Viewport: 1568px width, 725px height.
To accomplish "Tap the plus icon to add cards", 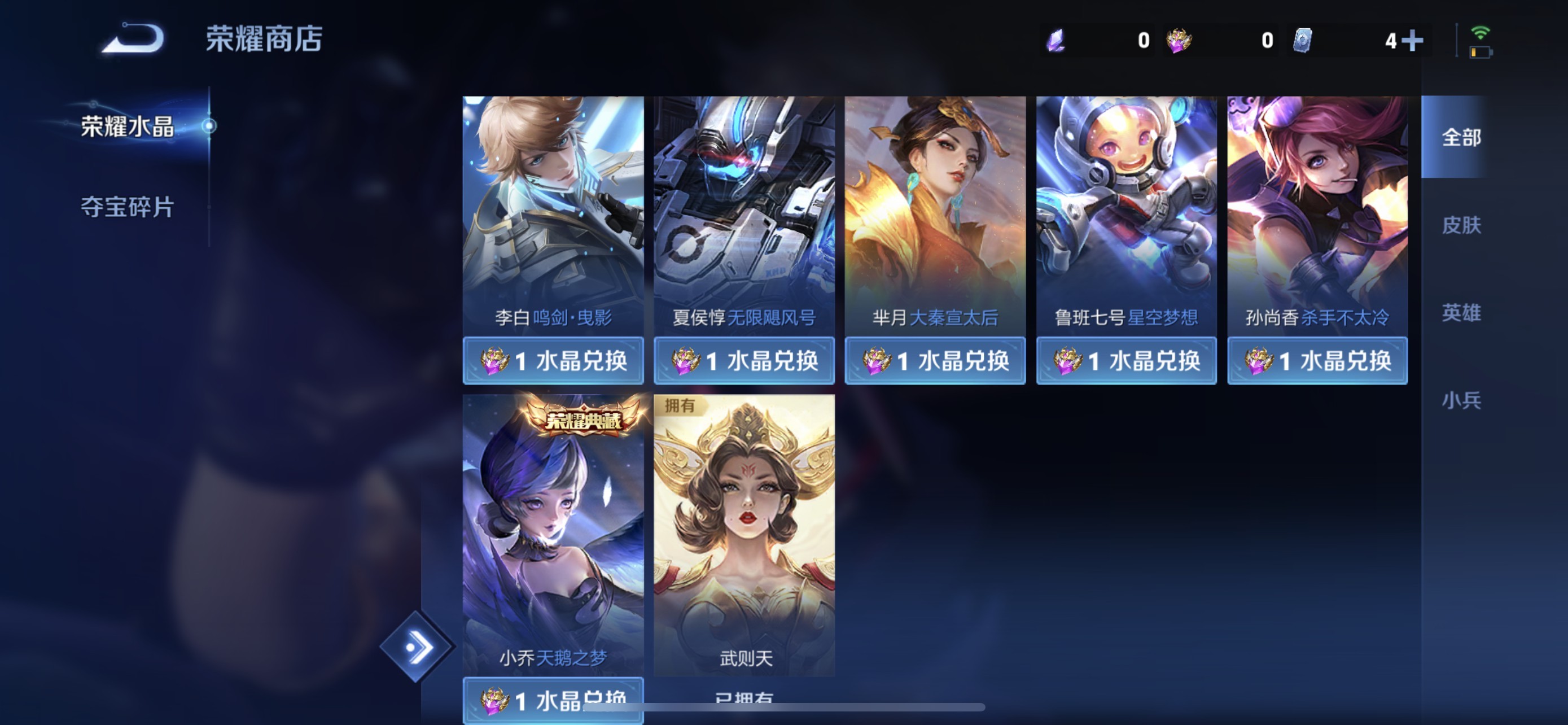I will 1413,40.
